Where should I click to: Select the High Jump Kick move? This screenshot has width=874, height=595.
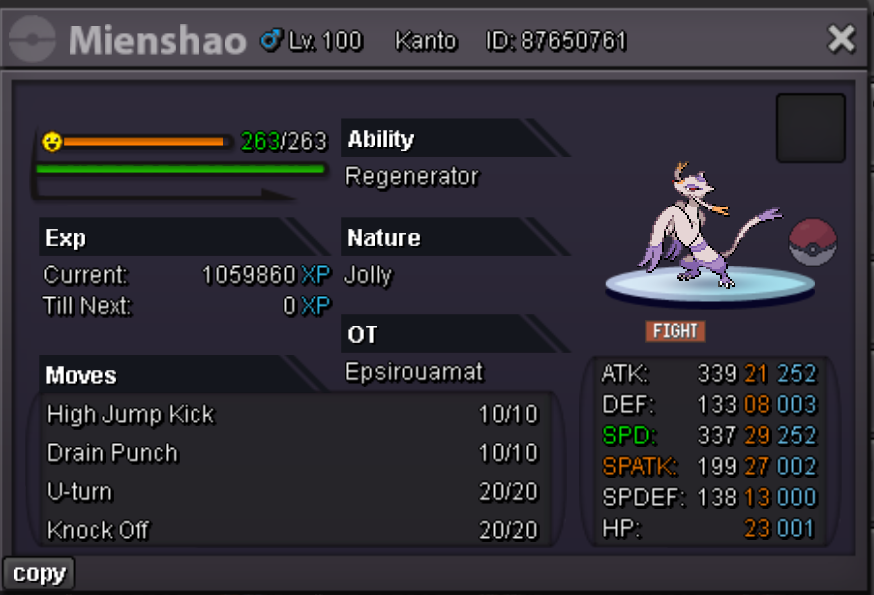tap(292, 414)
